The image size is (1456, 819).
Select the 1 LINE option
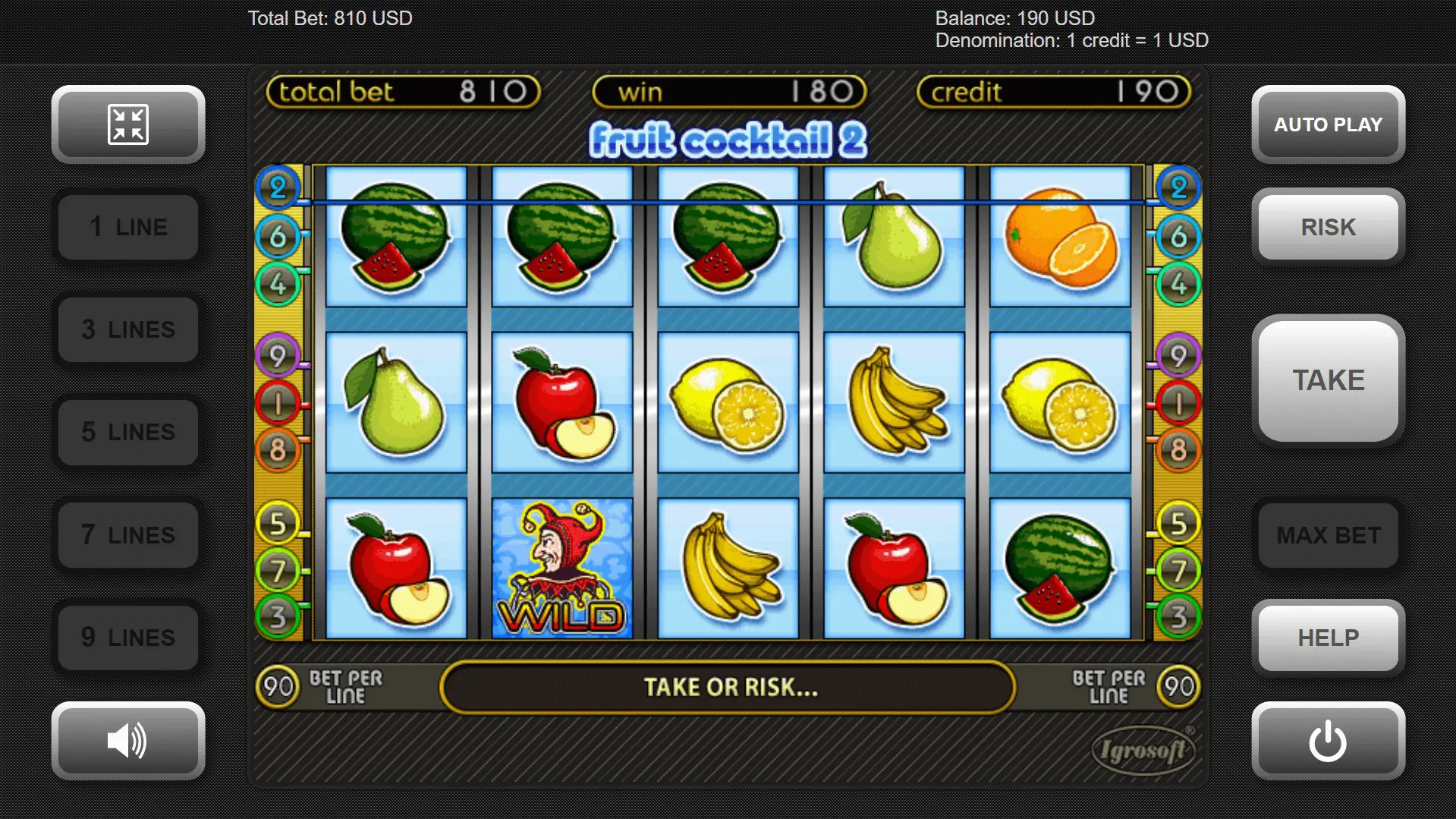click(x=128, y=227)
